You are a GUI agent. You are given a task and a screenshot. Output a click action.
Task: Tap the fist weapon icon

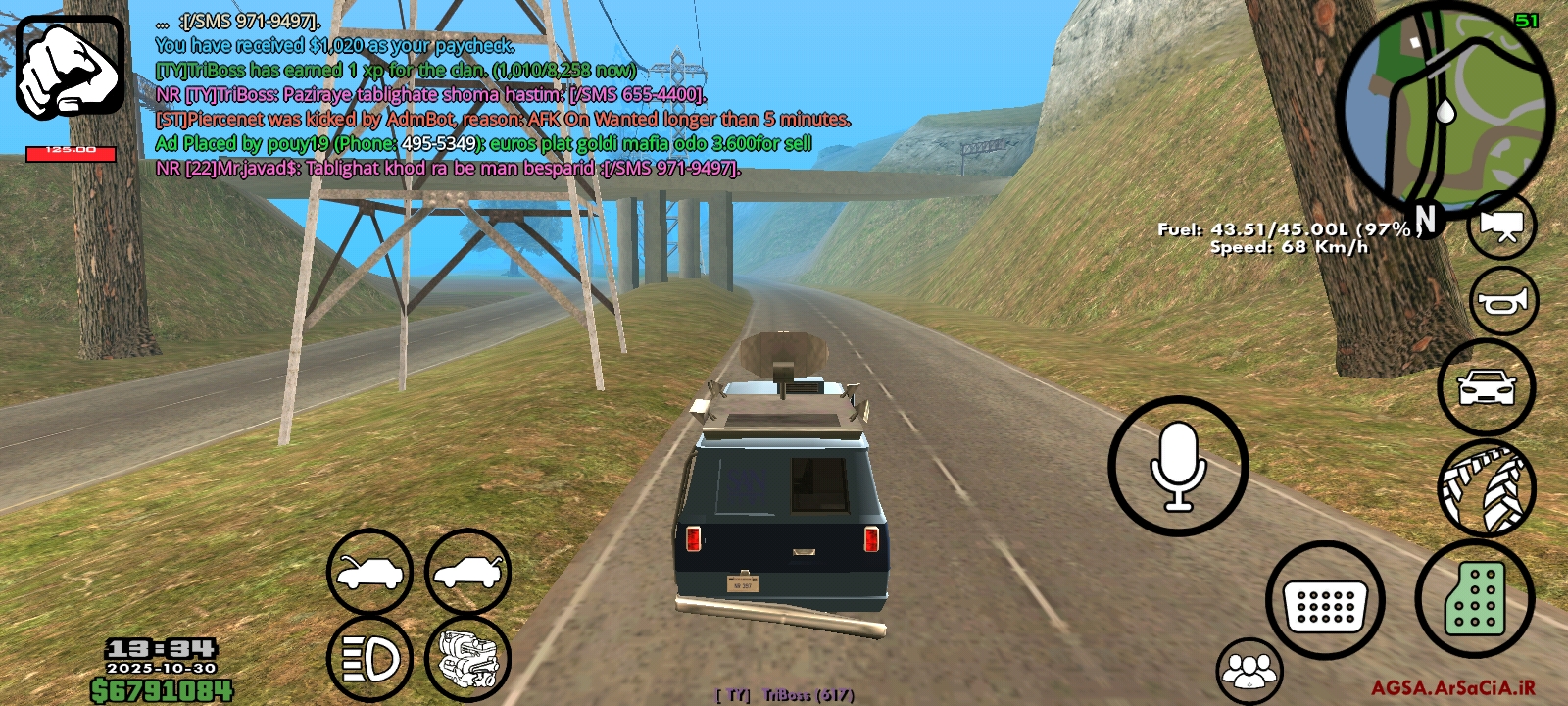(70, 68)
